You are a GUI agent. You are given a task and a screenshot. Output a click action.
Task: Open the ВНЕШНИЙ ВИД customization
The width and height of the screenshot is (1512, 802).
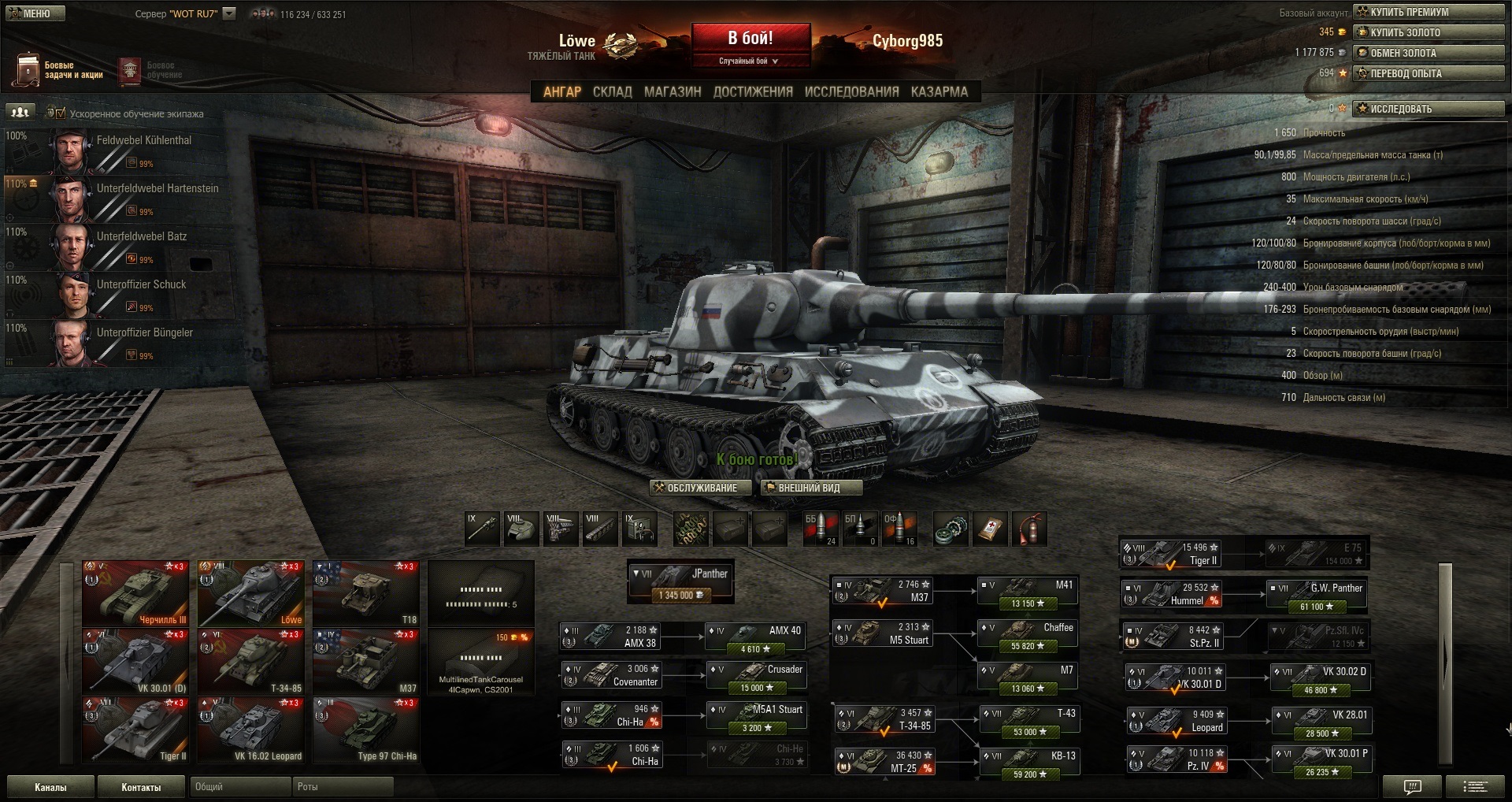[810, 488]
